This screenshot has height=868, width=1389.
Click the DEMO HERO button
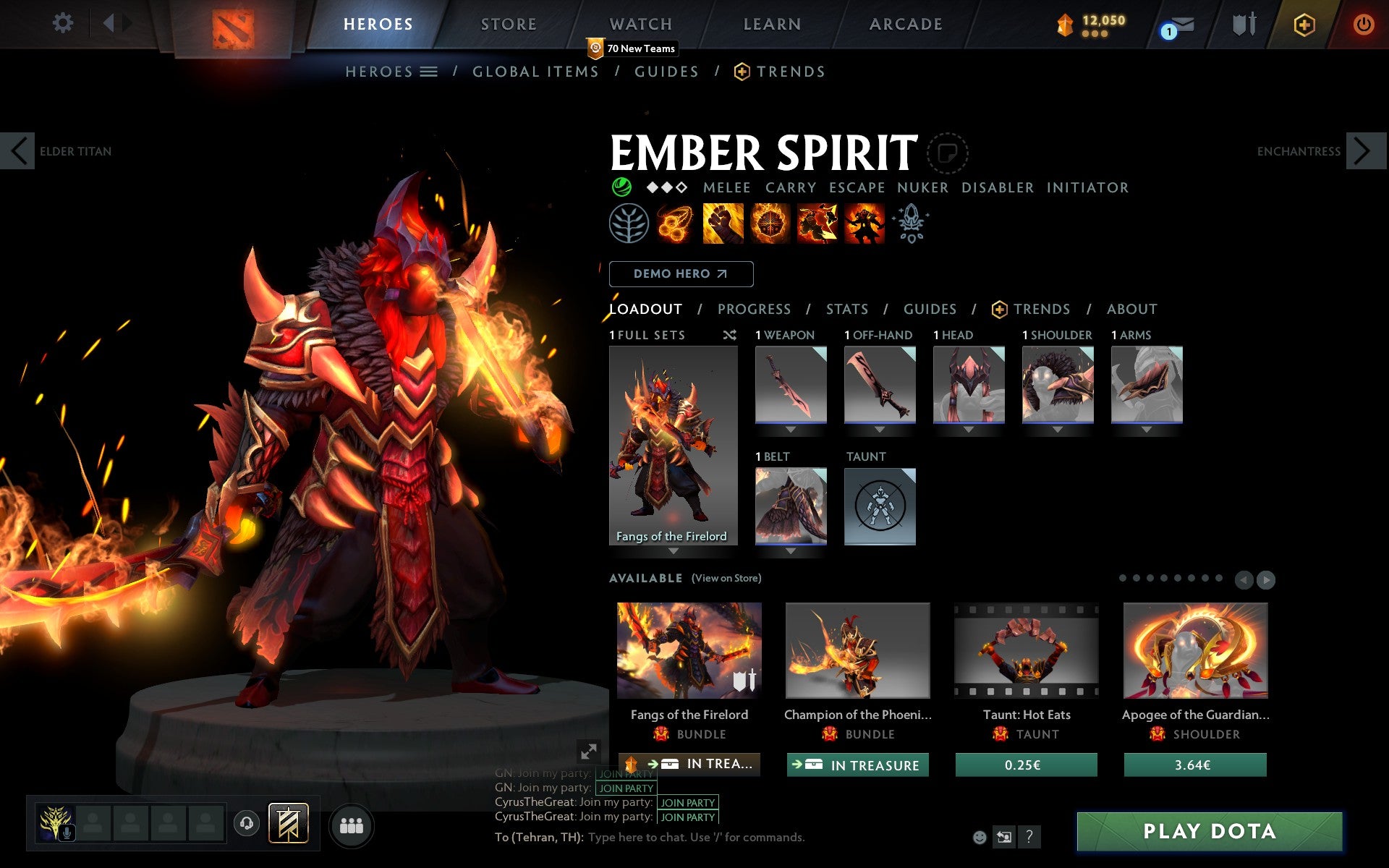[x=681, y=274]
